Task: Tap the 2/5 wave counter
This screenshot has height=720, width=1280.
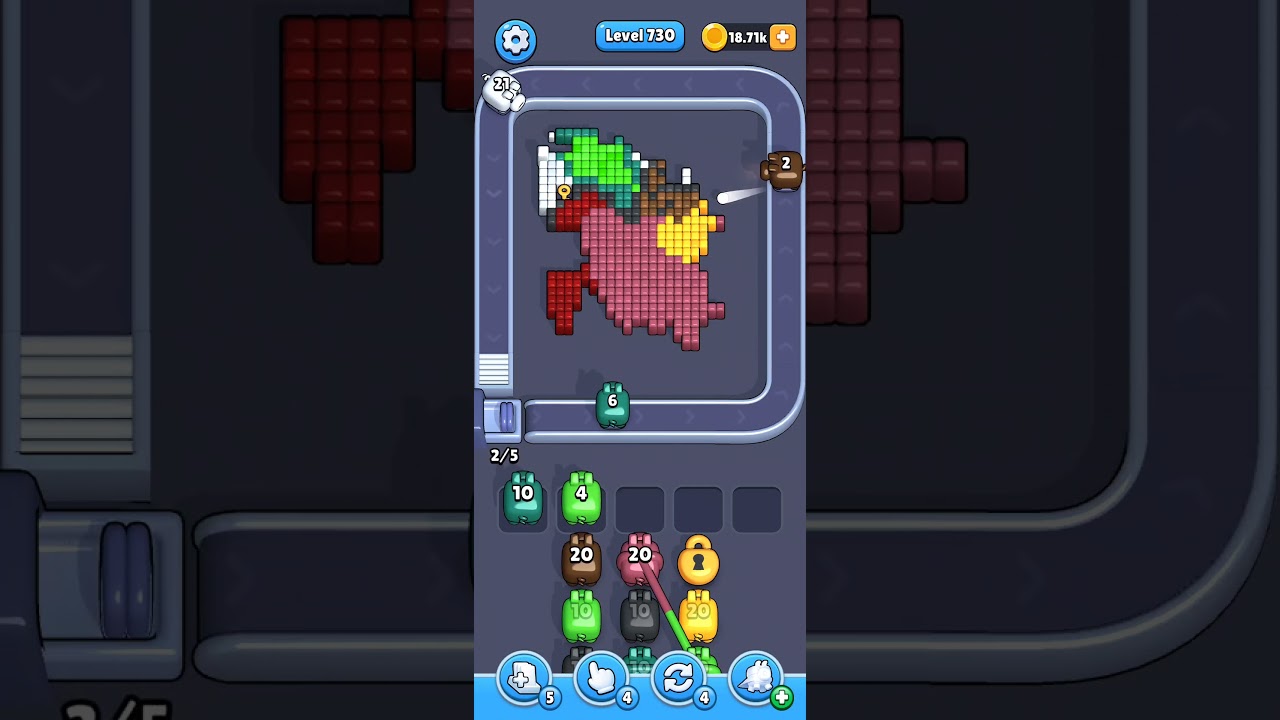Action: 502,455
